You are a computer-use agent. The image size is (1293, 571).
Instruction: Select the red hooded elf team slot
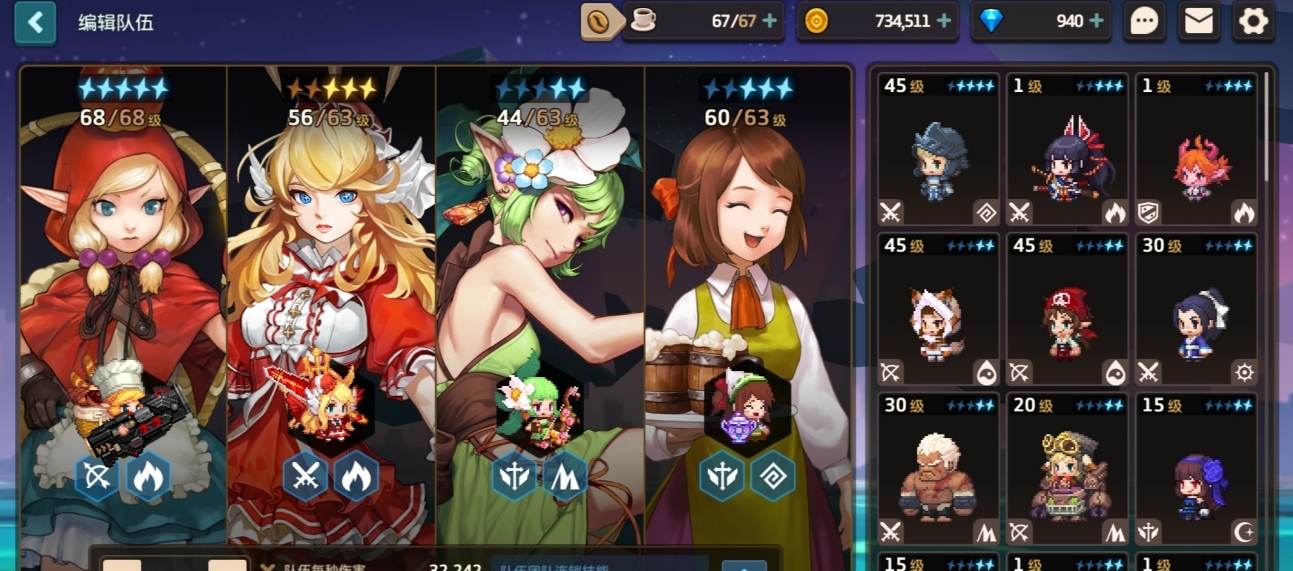click(x=124, y=300)
